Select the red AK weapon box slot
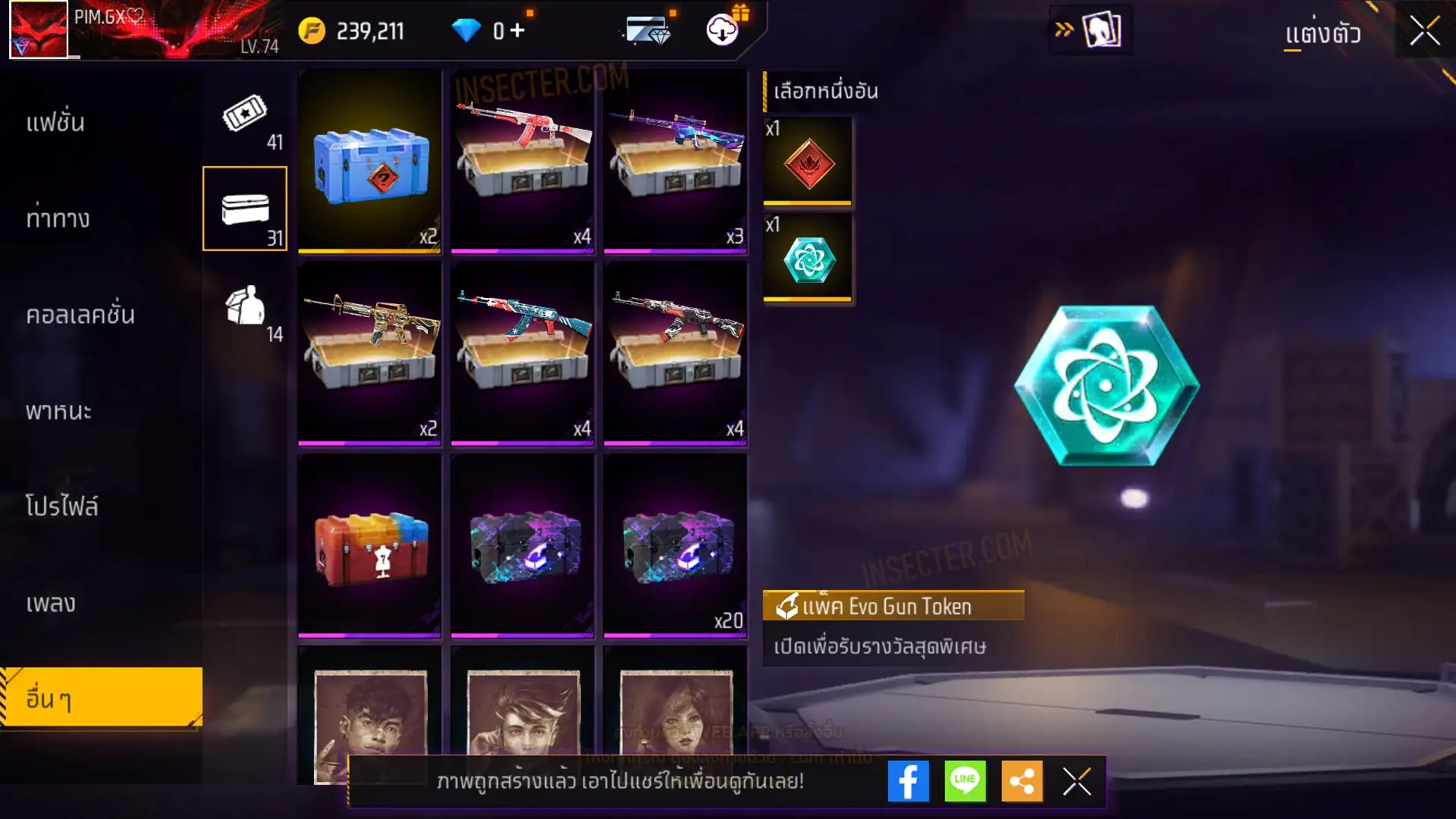Viewport: 1456px width, 819px height. coord(522,161)
